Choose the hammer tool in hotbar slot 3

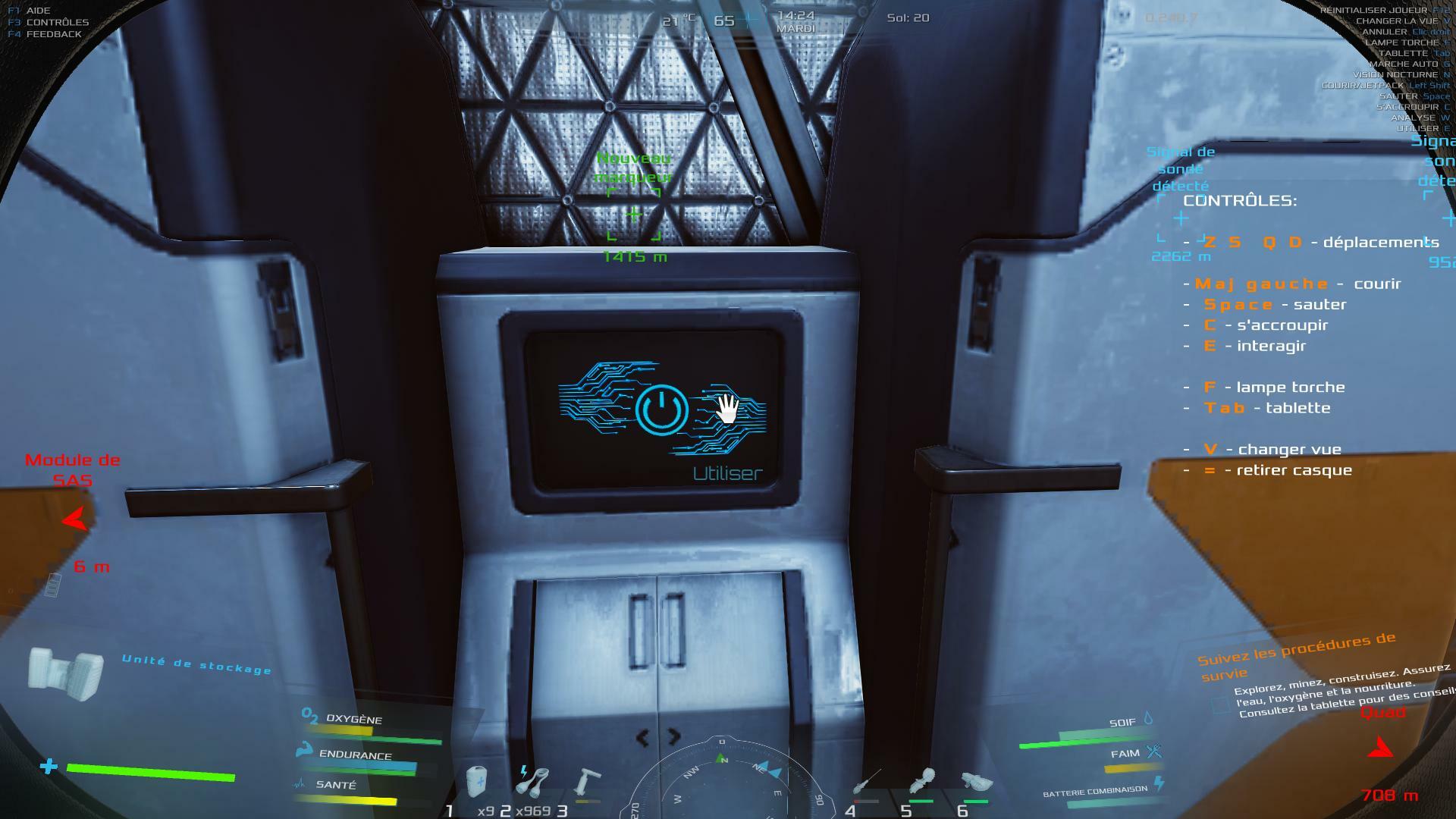pyautogui.click(x=586, y=783)
